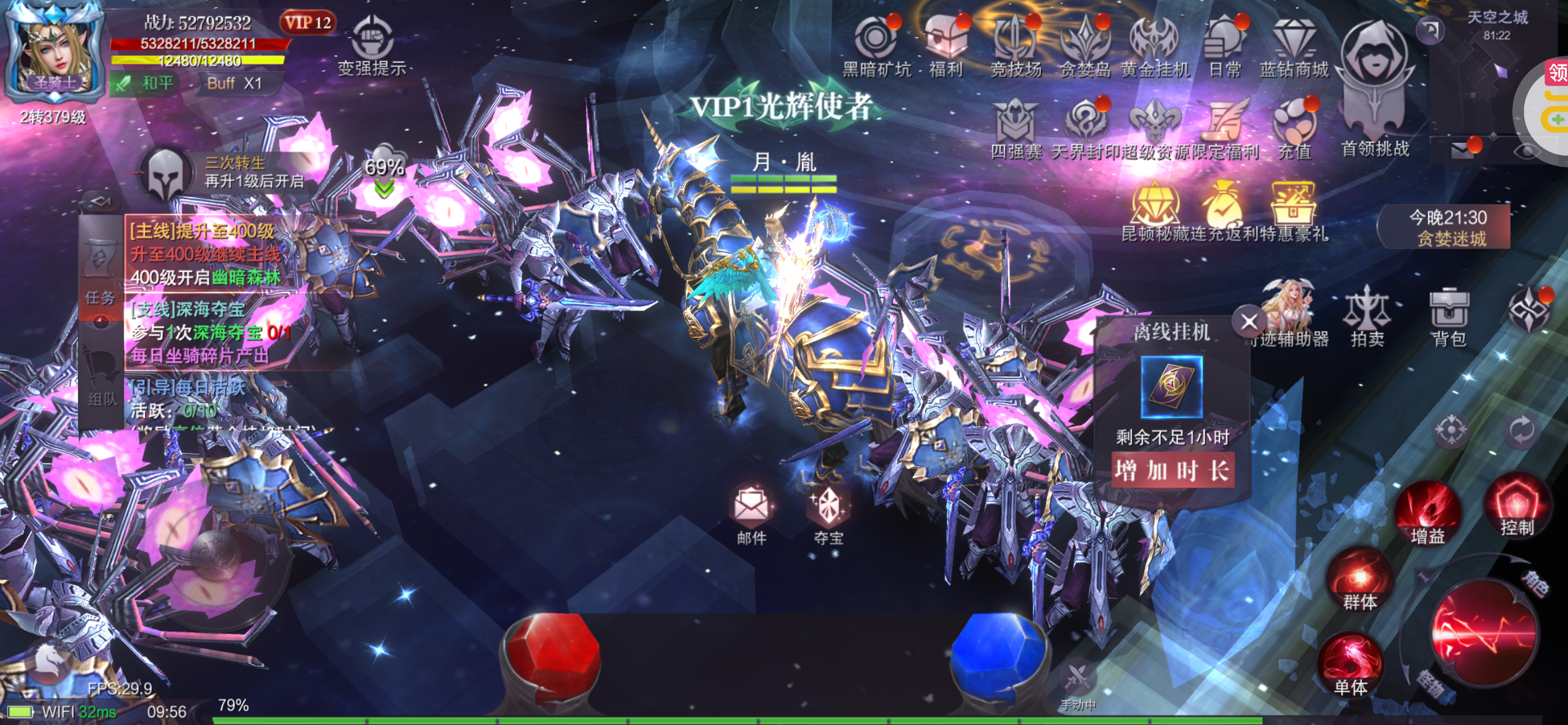
Task: Activate the 群体 group skill
Action: point(1360,581)
